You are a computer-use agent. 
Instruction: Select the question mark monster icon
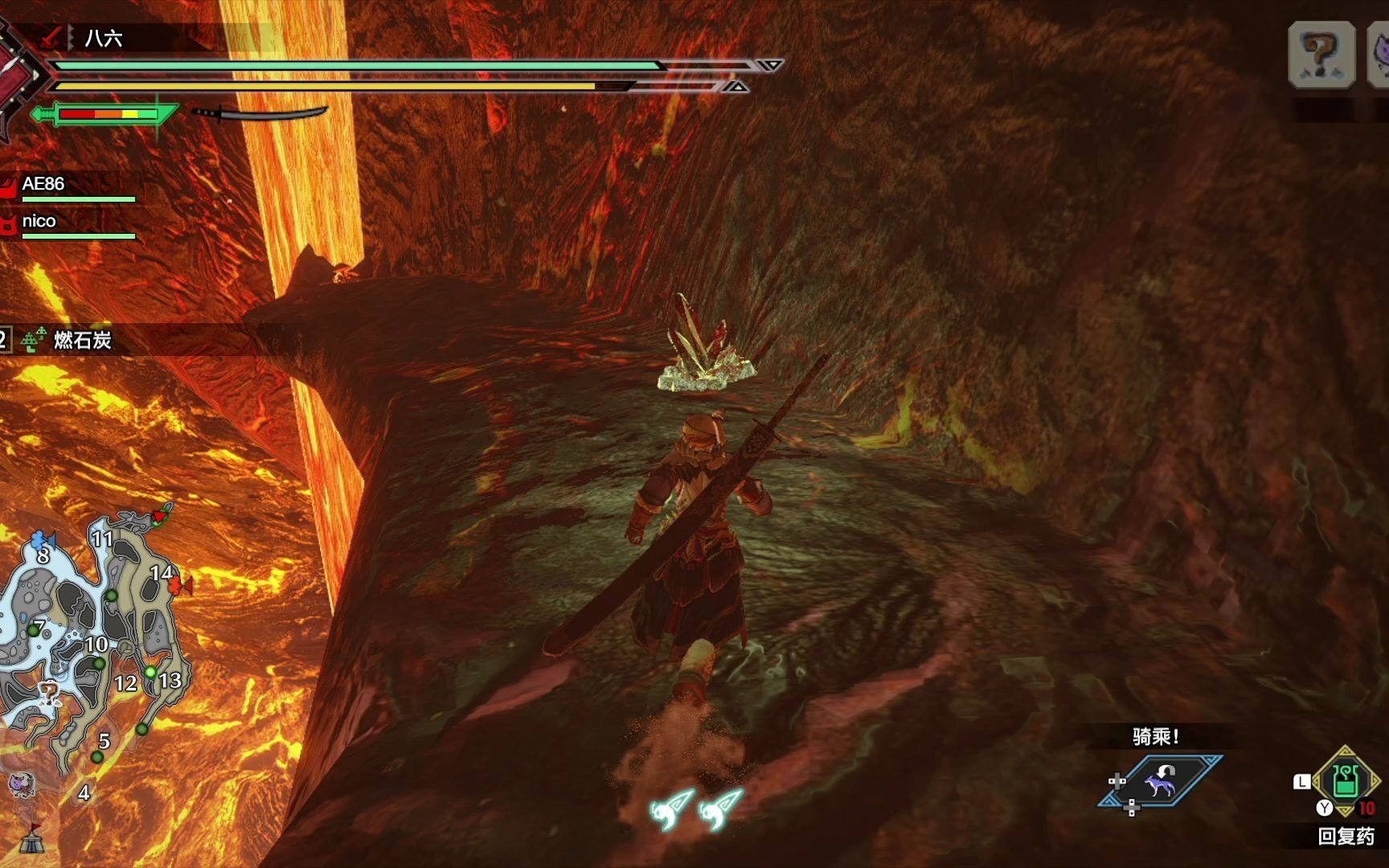click(x=1321, y=55)
